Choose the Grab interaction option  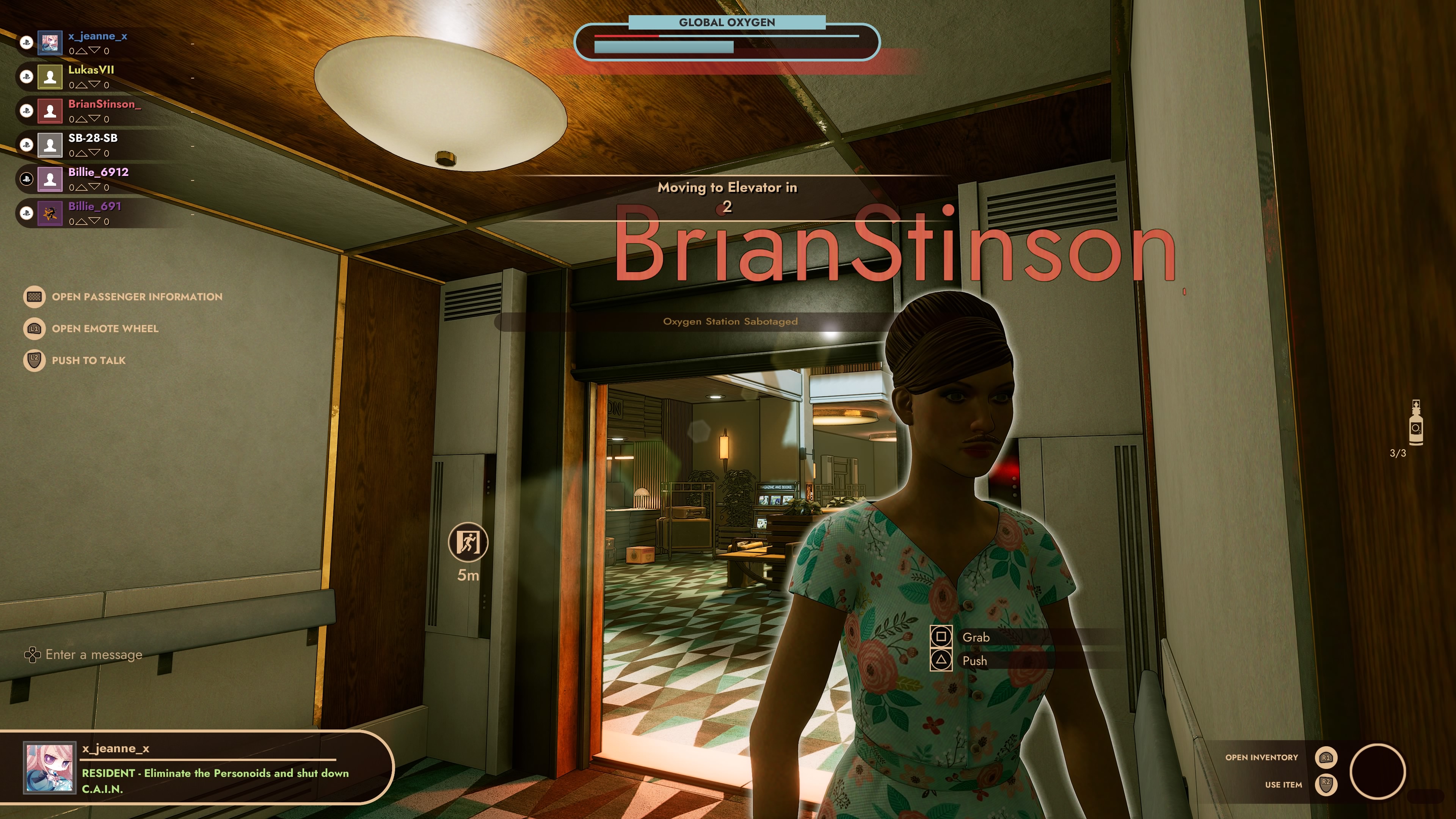click(x=975, y=637)
